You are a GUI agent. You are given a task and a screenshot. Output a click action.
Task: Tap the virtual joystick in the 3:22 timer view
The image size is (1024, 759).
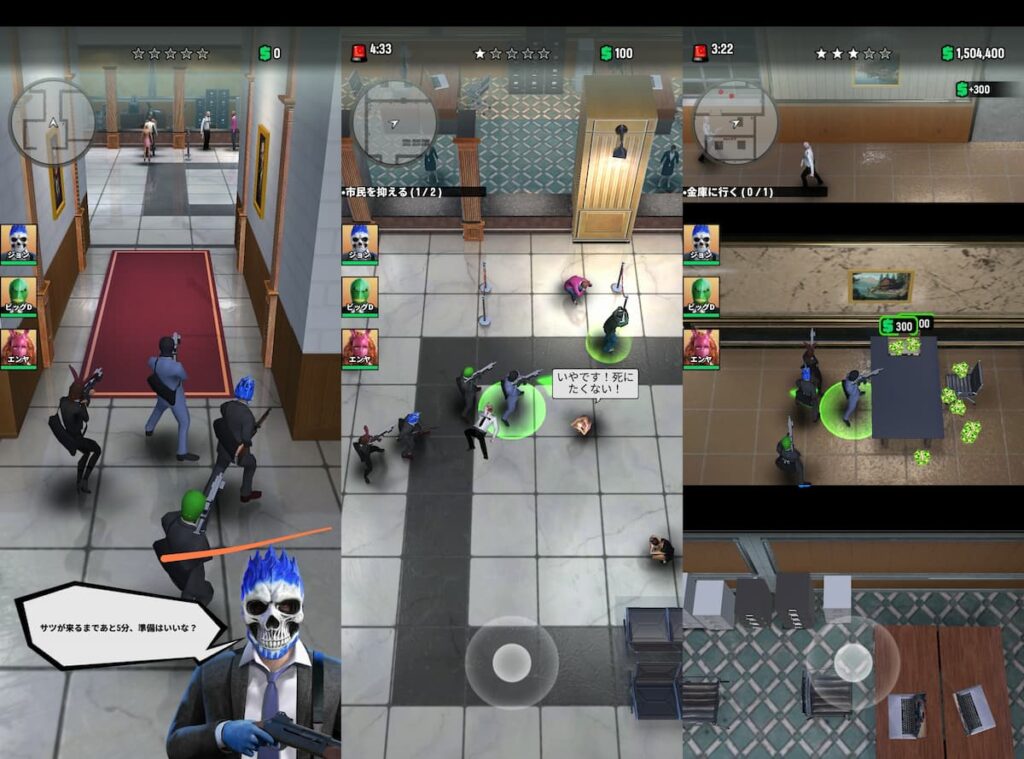(853, 661)
